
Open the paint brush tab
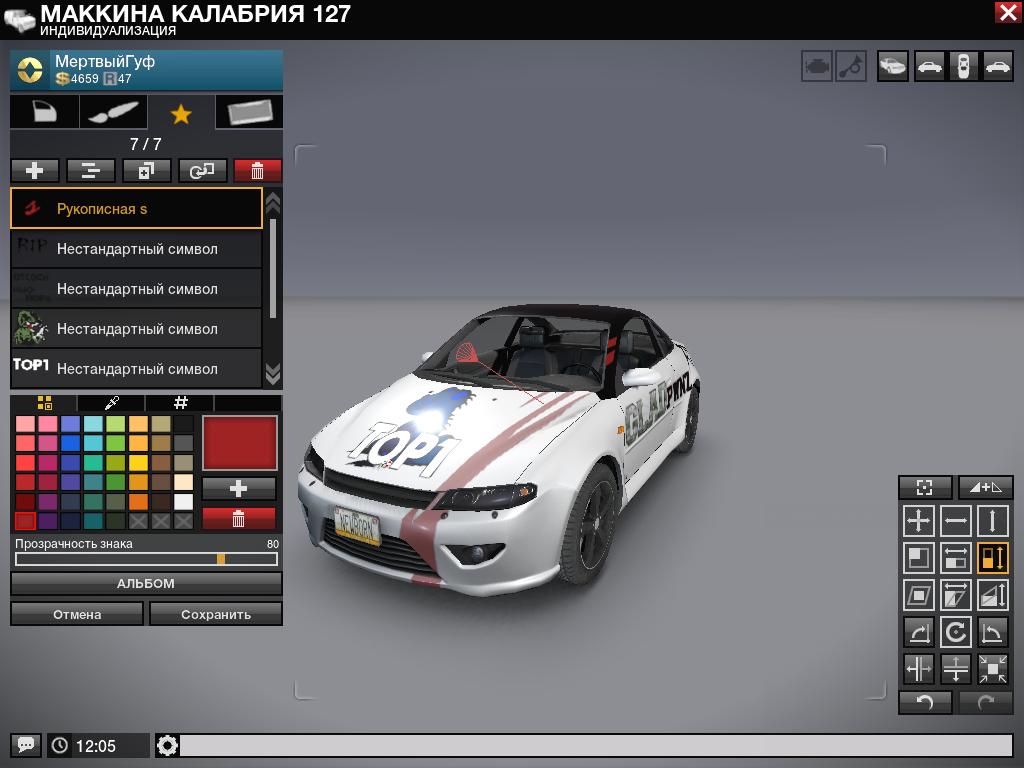click(x=112, y=113)
